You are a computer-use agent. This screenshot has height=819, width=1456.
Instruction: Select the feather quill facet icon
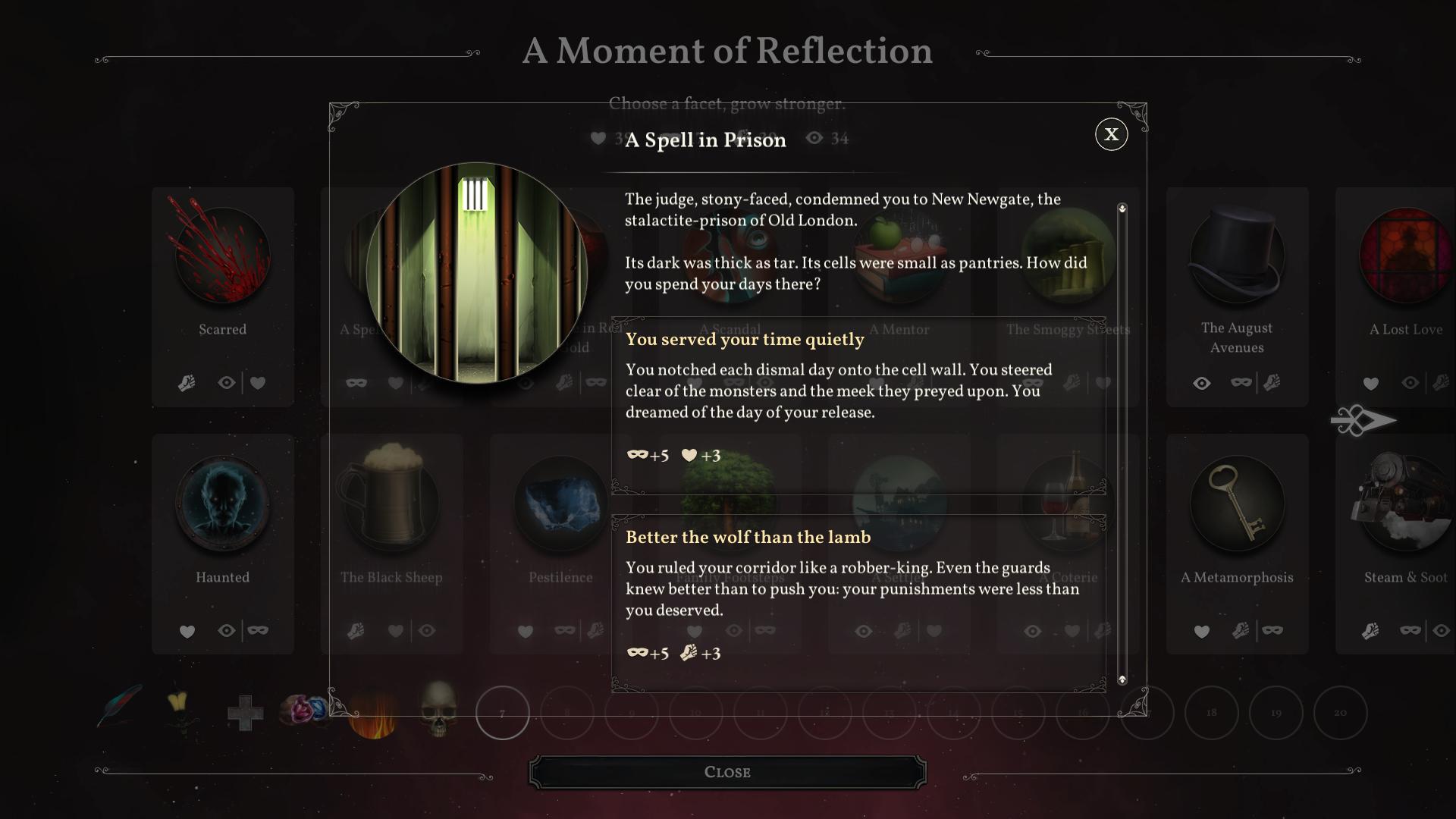(x=120, y=706)
